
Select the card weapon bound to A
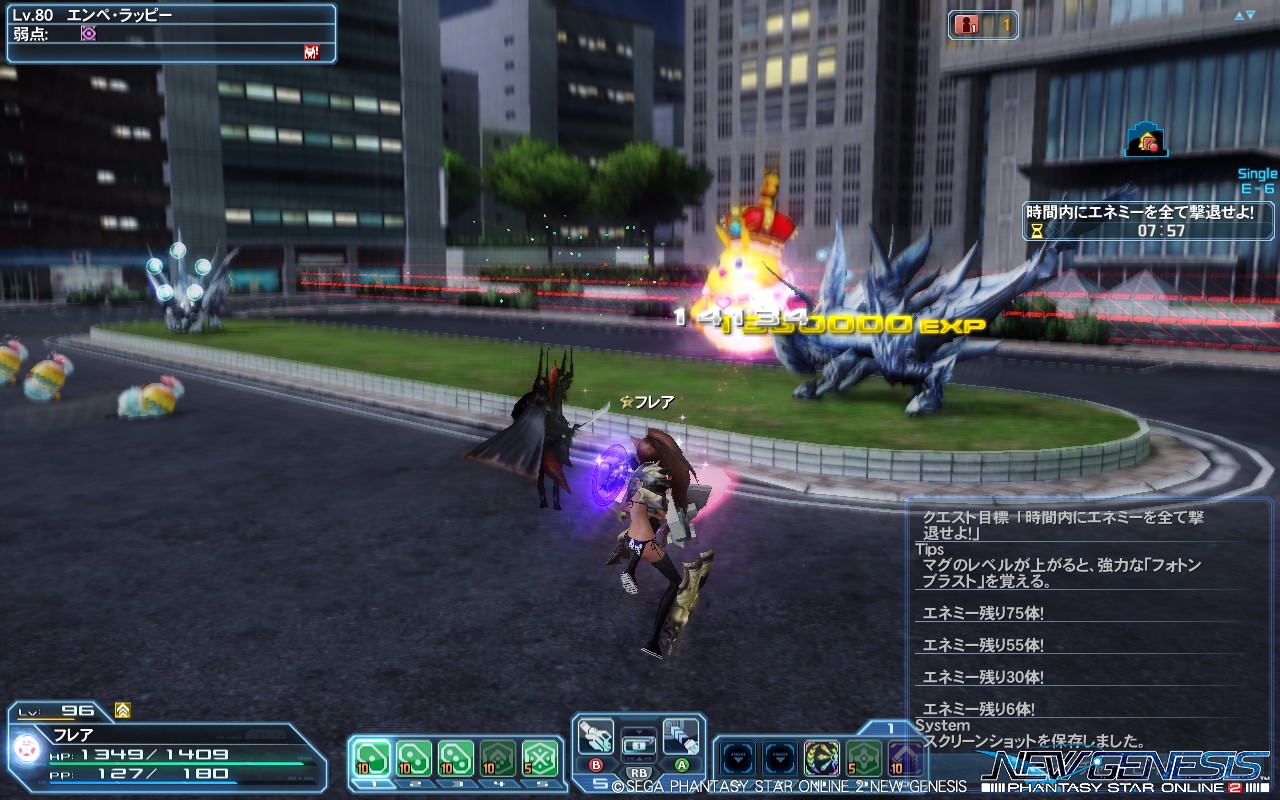point(681,738)
